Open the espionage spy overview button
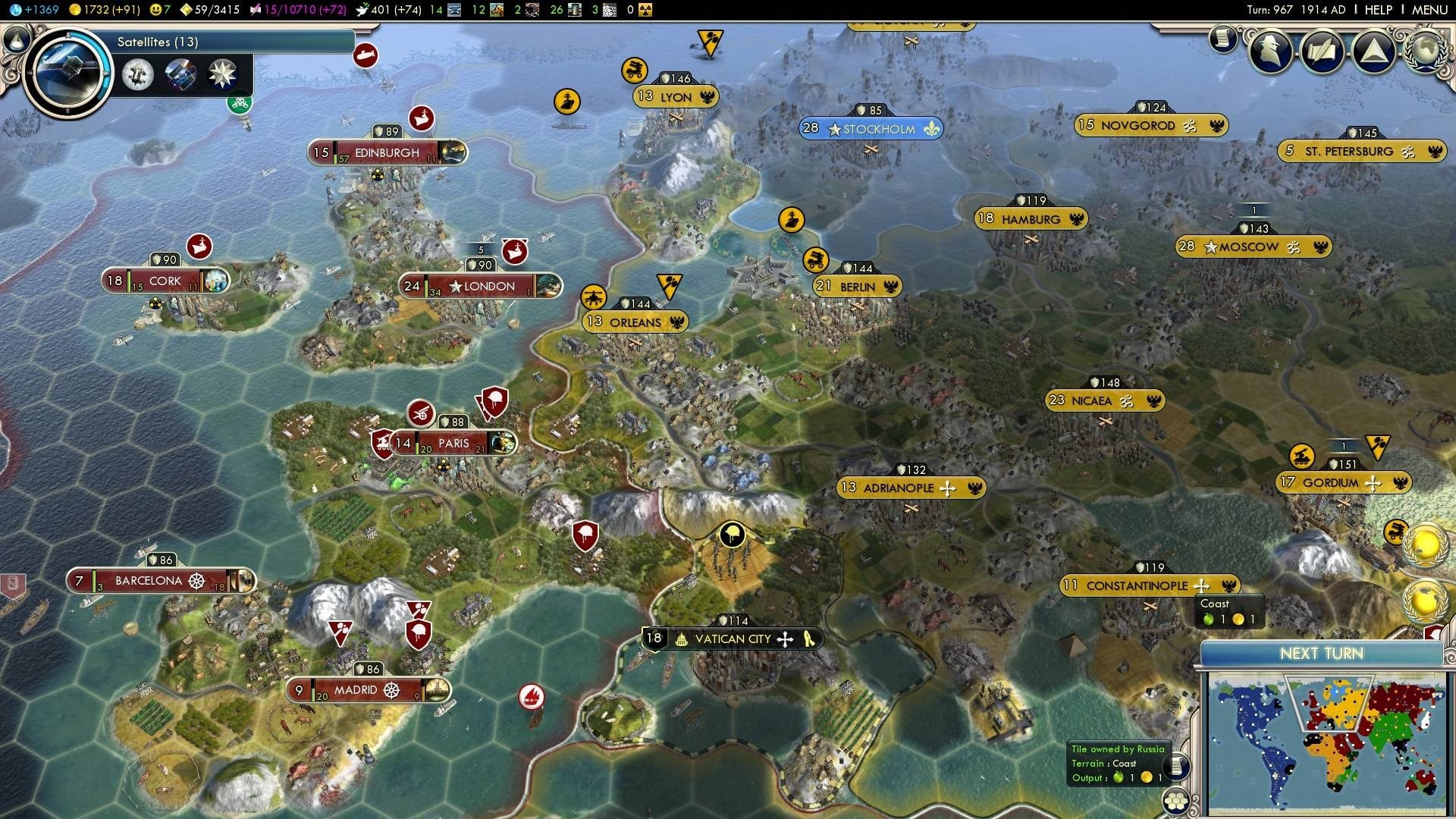This screenshot has width=1456, height=819. pyautogui.click(x=1272, y=52)
